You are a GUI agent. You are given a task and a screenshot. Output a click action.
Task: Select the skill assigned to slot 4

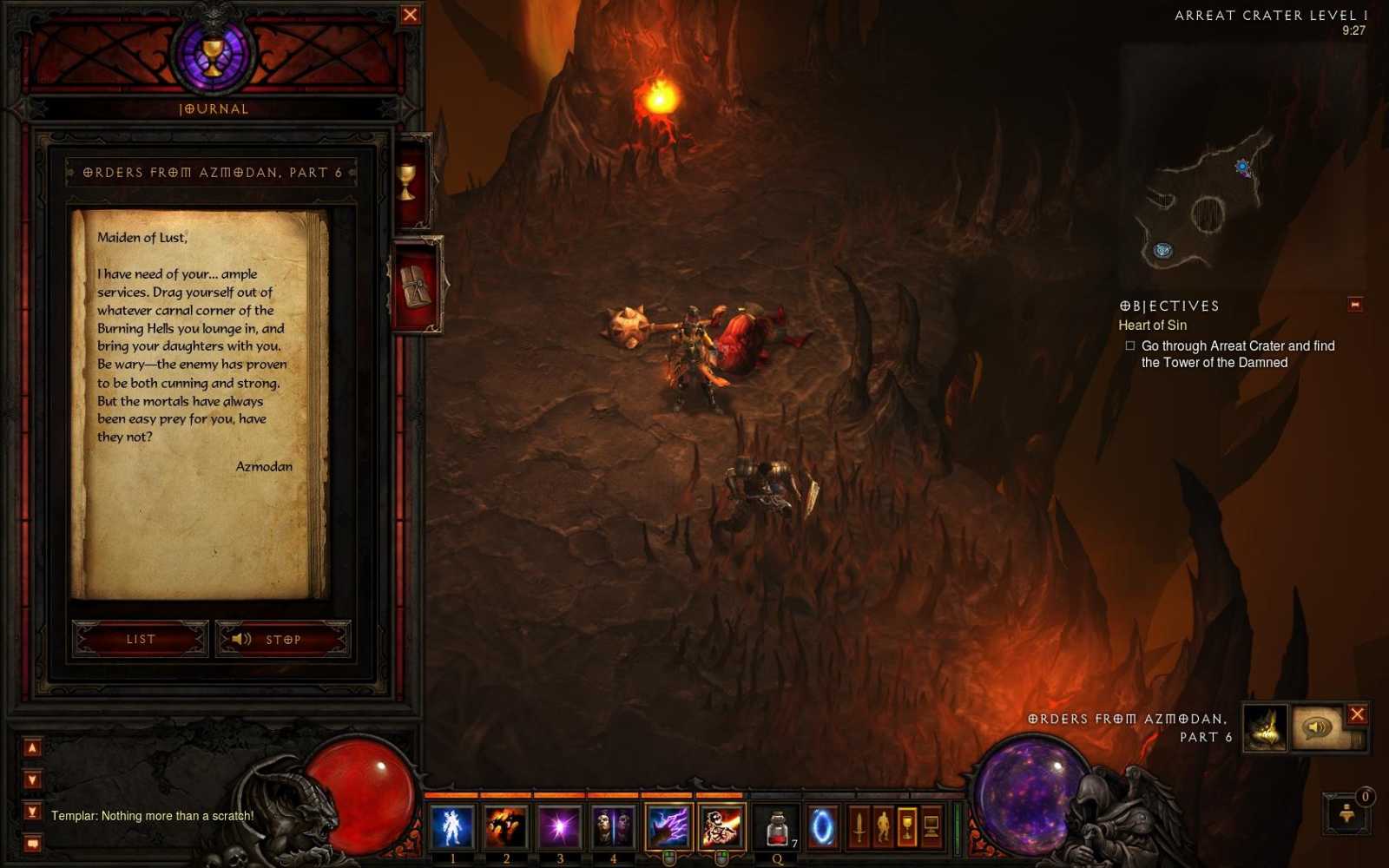[612, 825]
